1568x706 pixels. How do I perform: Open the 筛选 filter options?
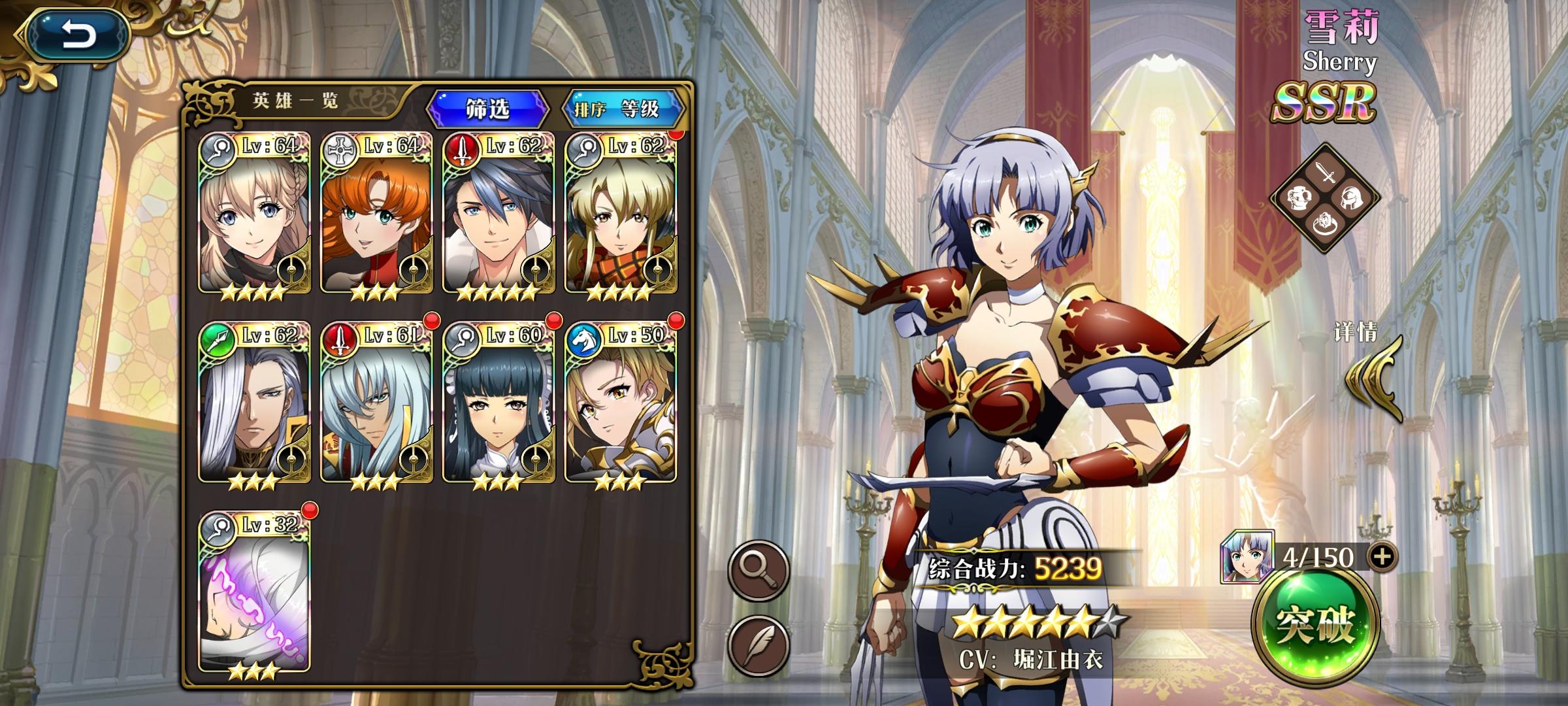487,109
